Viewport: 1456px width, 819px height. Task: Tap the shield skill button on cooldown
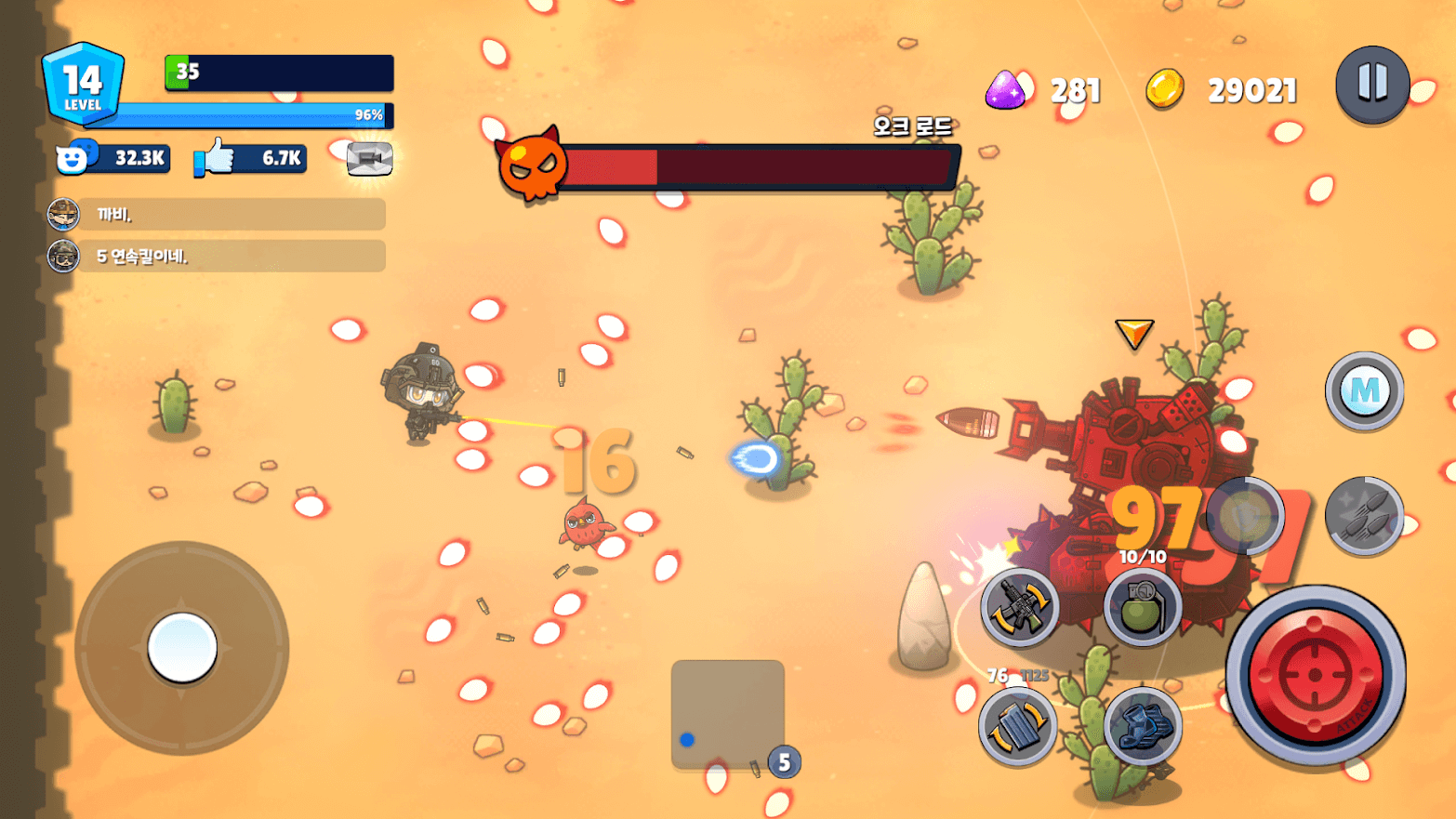[x=1245, y=516]
